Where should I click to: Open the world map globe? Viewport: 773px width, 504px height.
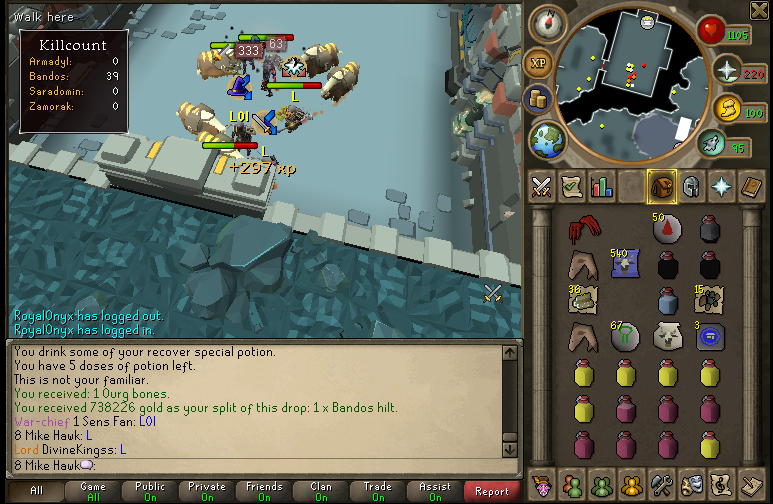tap(546, 138)
